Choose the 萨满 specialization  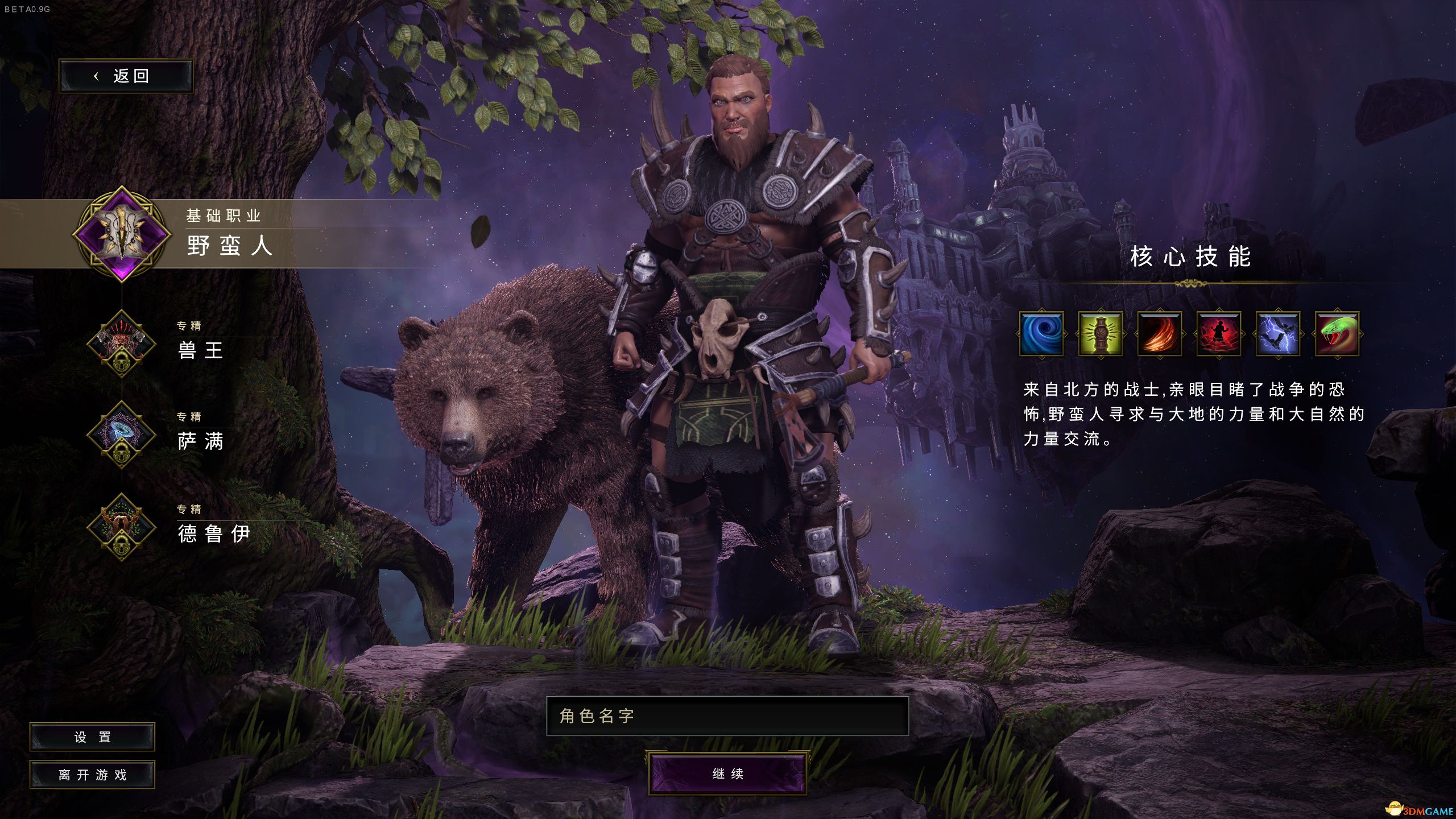point(200,441)
